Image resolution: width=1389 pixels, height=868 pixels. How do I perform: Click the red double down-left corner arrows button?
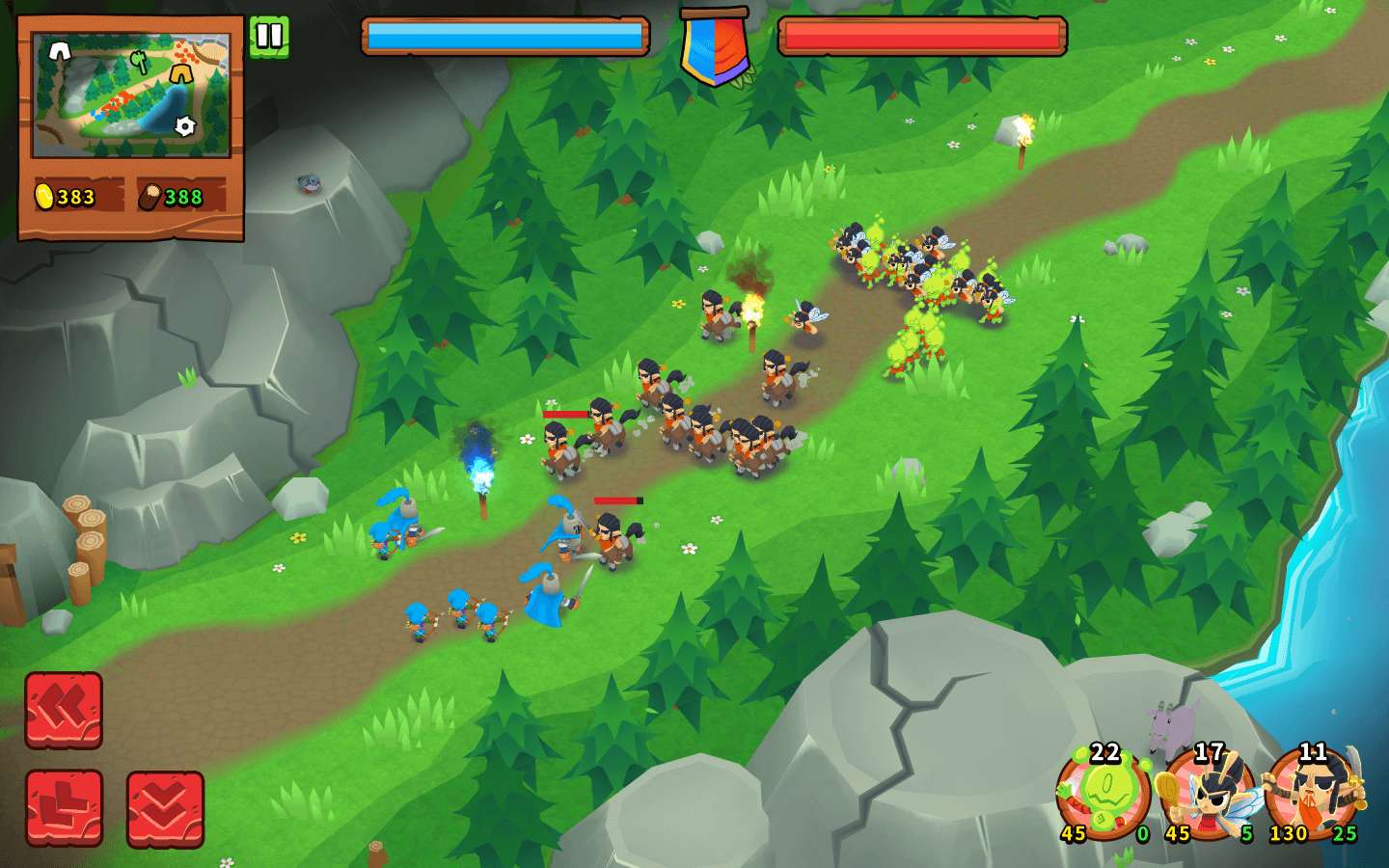click(64, 808)
